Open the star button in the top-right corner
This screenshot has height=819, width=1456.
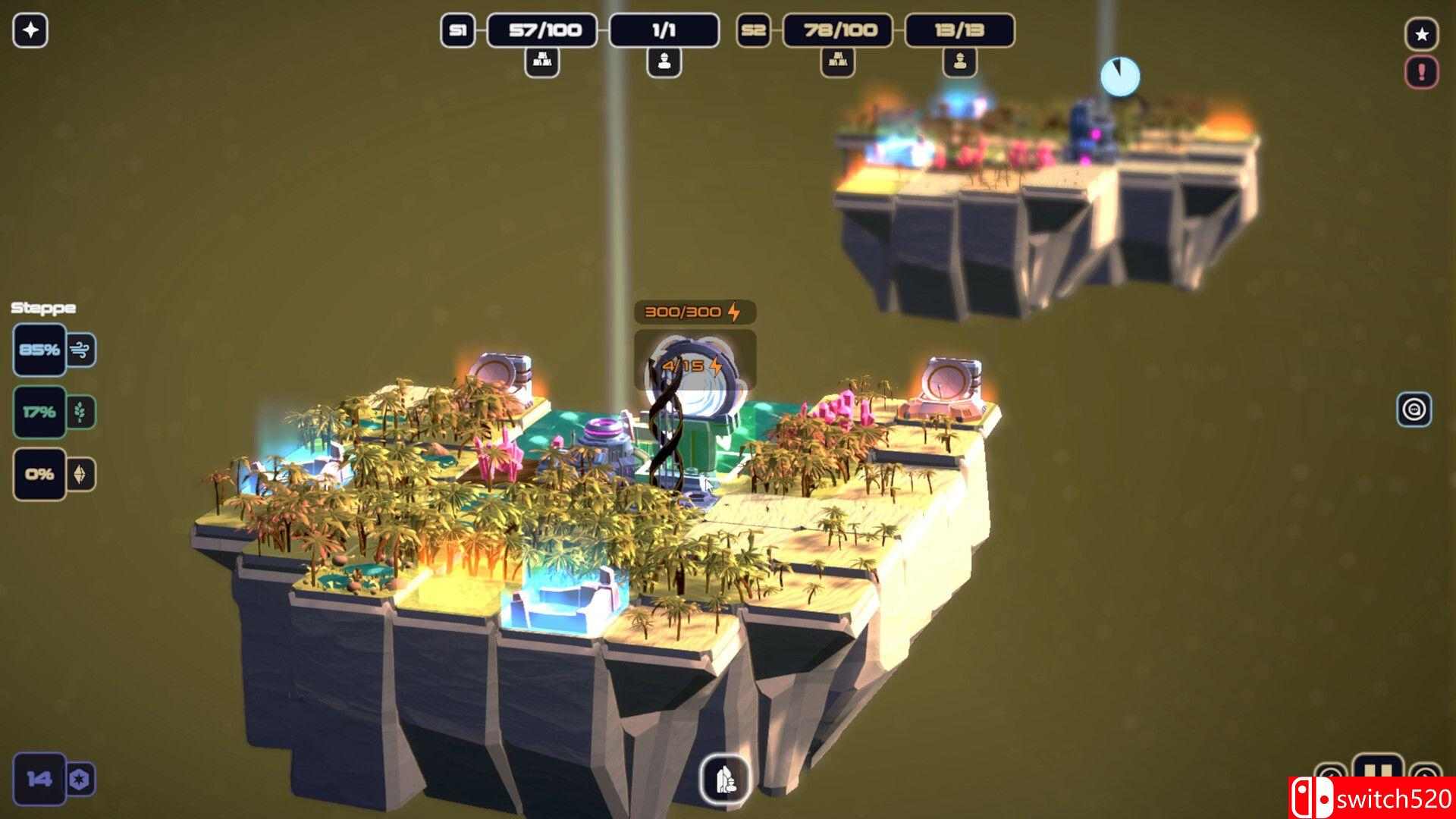(1422, 34)
